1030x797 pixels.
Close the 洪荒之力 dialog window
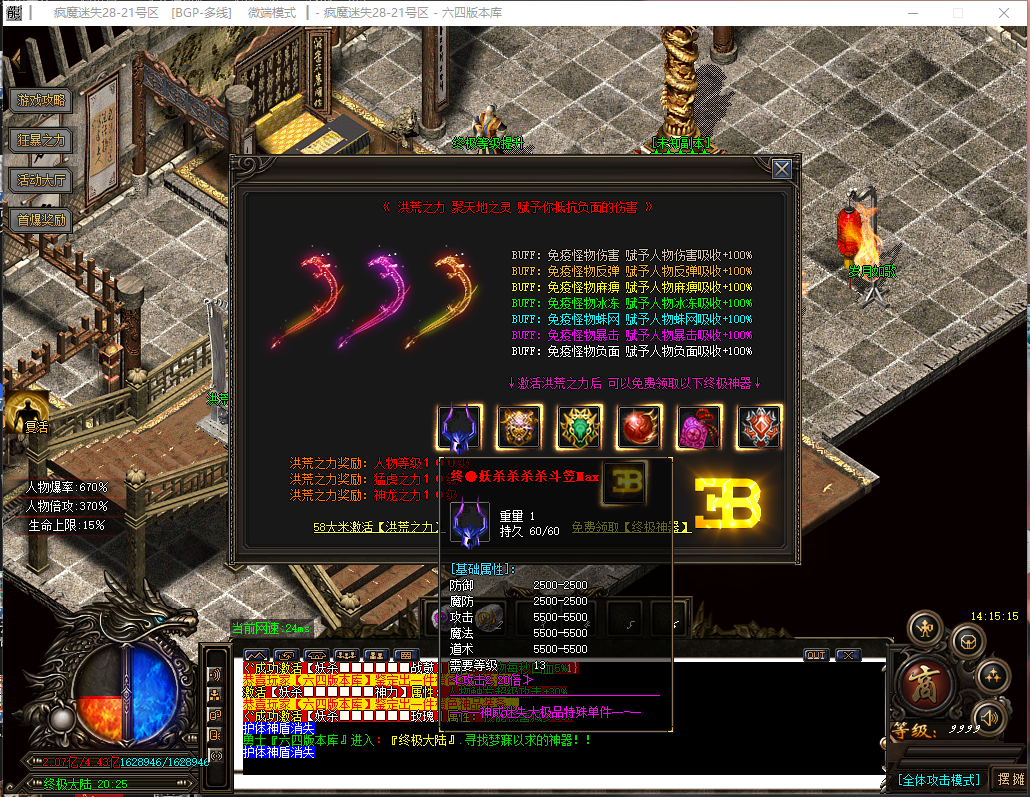[x=782, y=169]
